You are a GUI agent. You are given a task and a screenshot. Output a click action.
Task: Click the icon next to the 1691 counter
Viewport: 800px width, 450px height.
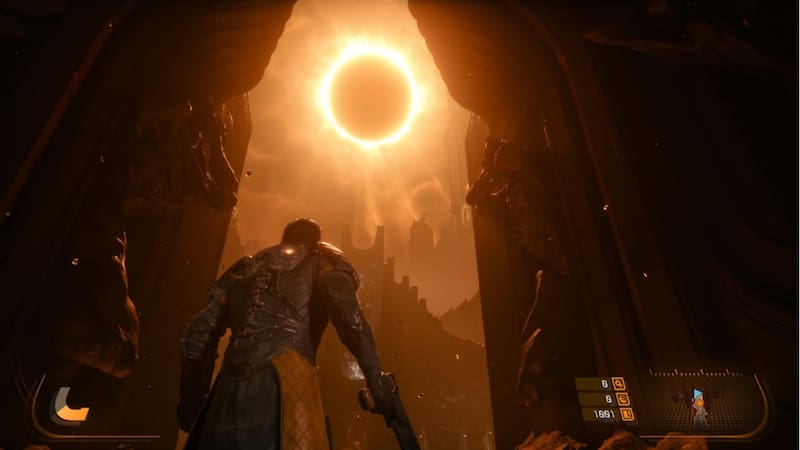627,413
